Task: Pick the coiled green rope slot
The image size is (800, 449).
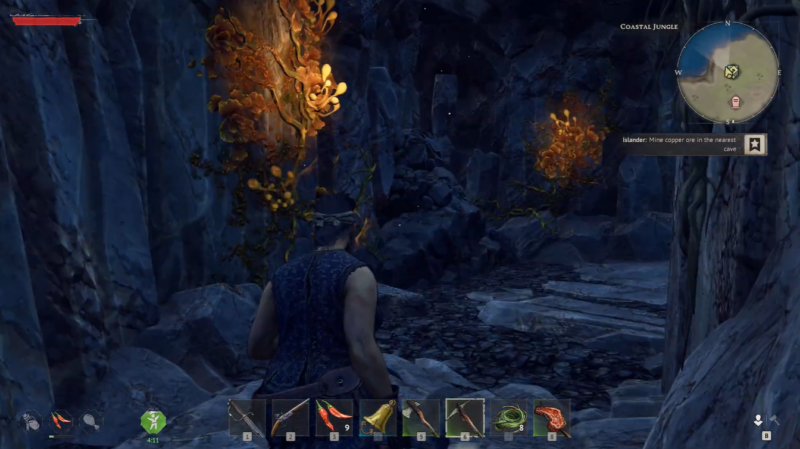Action: pos(509,416)
